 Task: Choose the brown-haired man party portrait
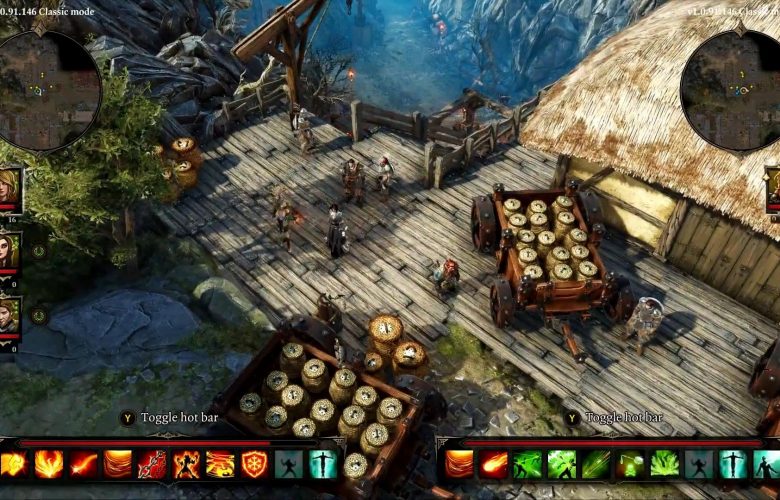9,314
